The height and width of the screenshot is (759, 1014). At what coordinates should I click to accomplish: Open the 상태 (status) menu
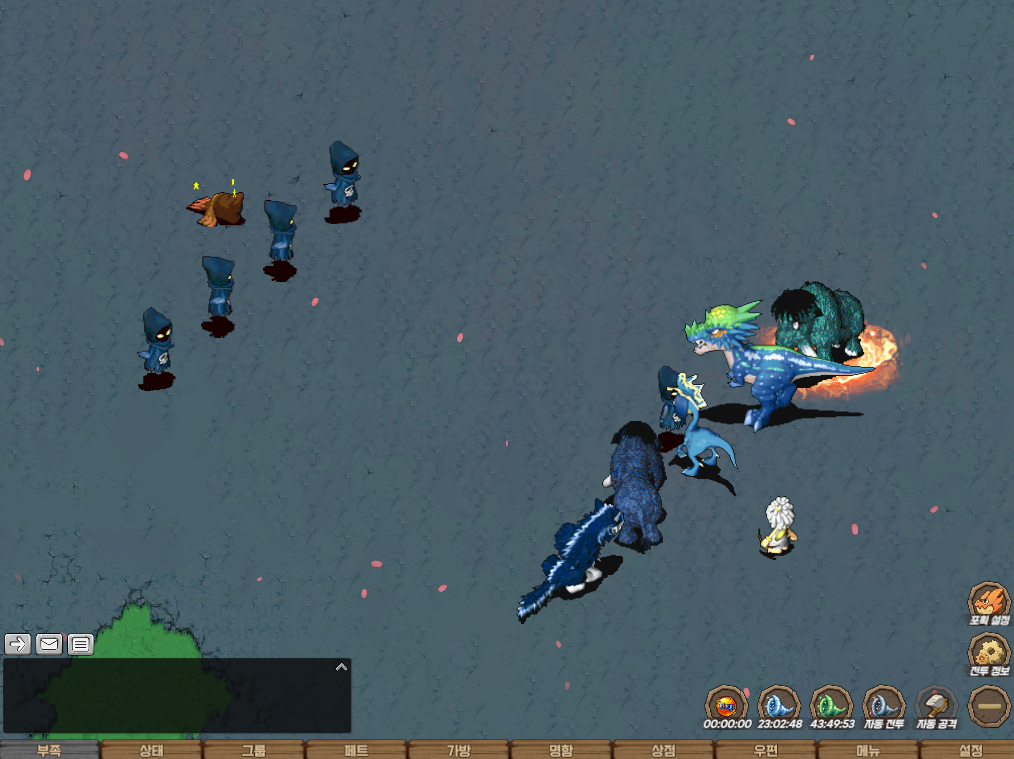152,750
